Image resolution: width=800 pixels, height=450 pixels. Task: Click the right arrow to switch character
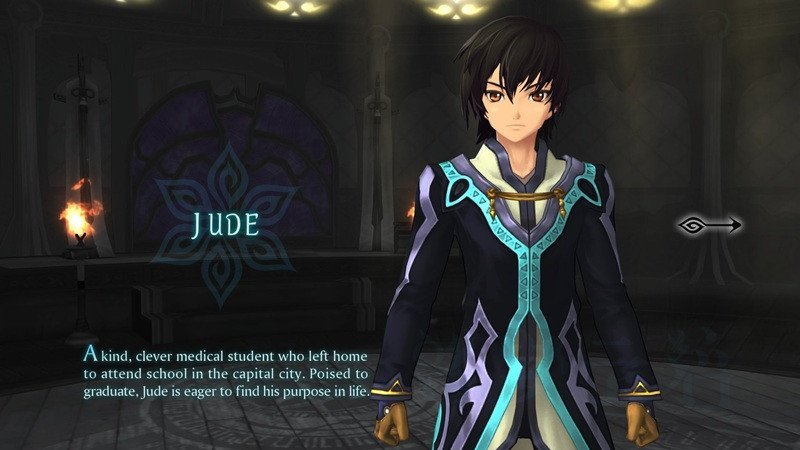click(x=709, y=225)
